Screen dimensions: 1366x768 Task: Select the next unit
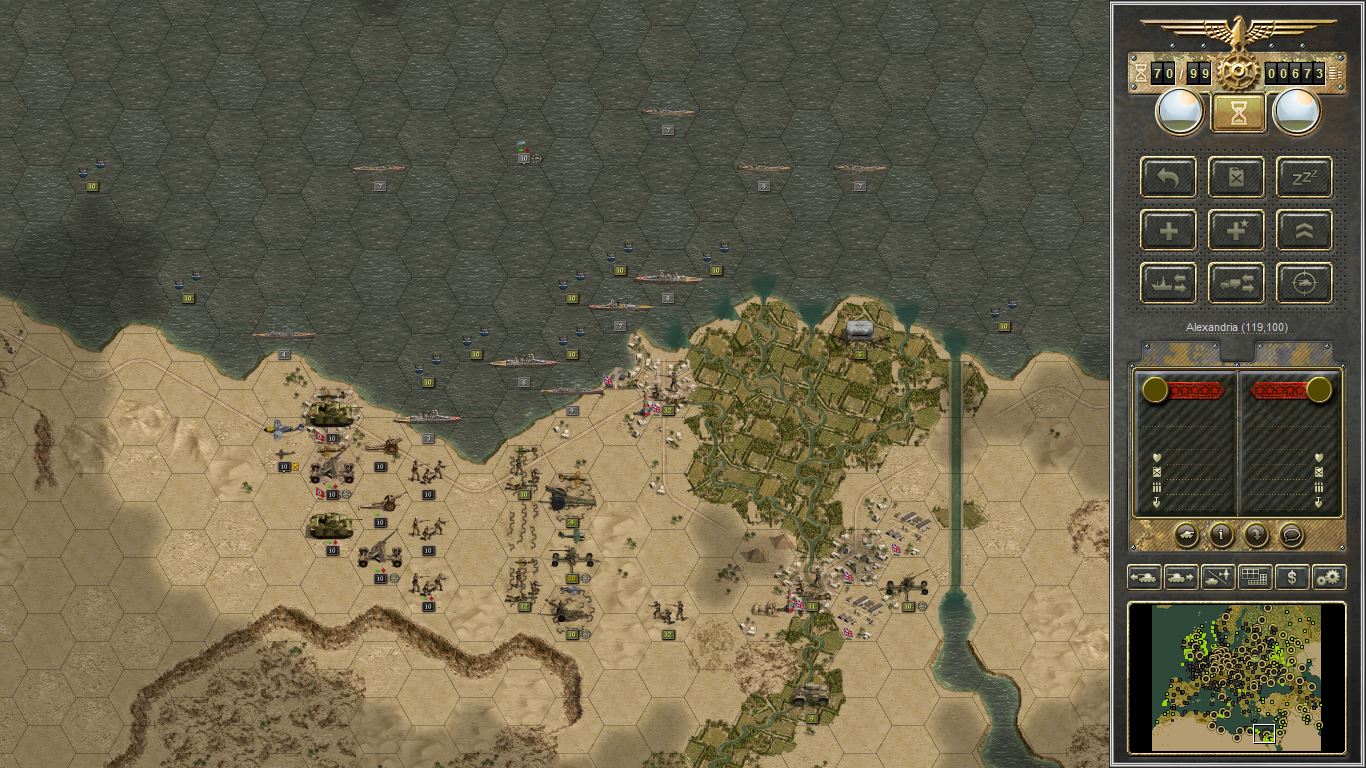click(1180, 577)
